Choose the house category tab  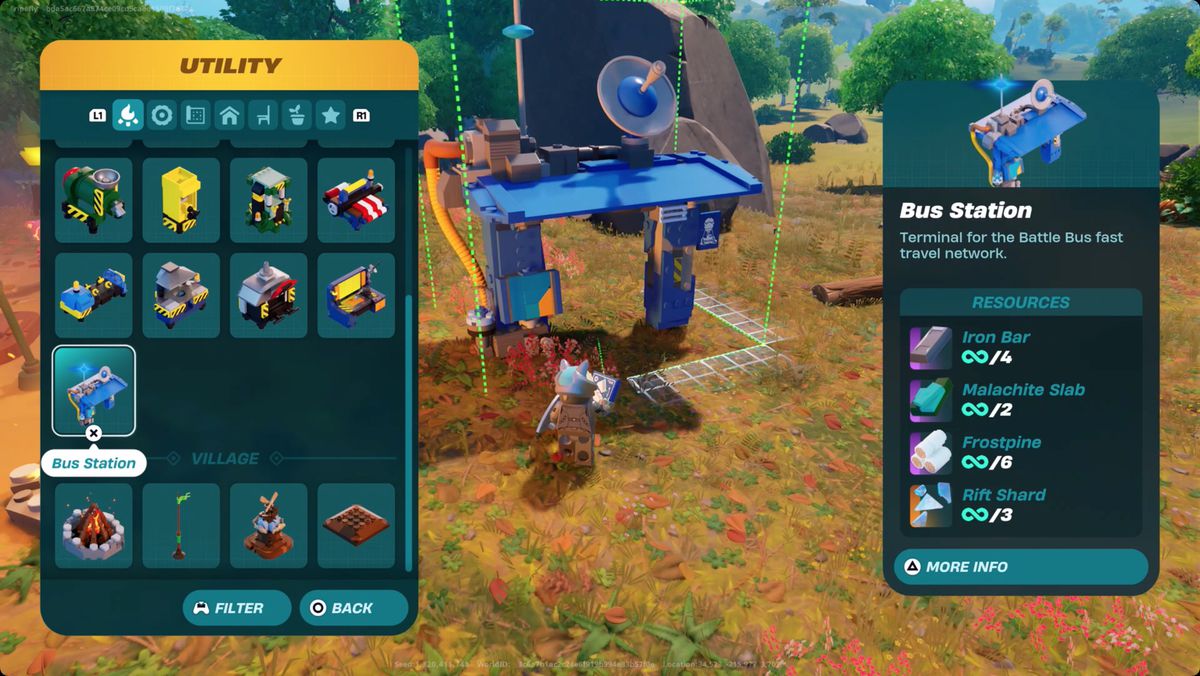click(229, 116)
